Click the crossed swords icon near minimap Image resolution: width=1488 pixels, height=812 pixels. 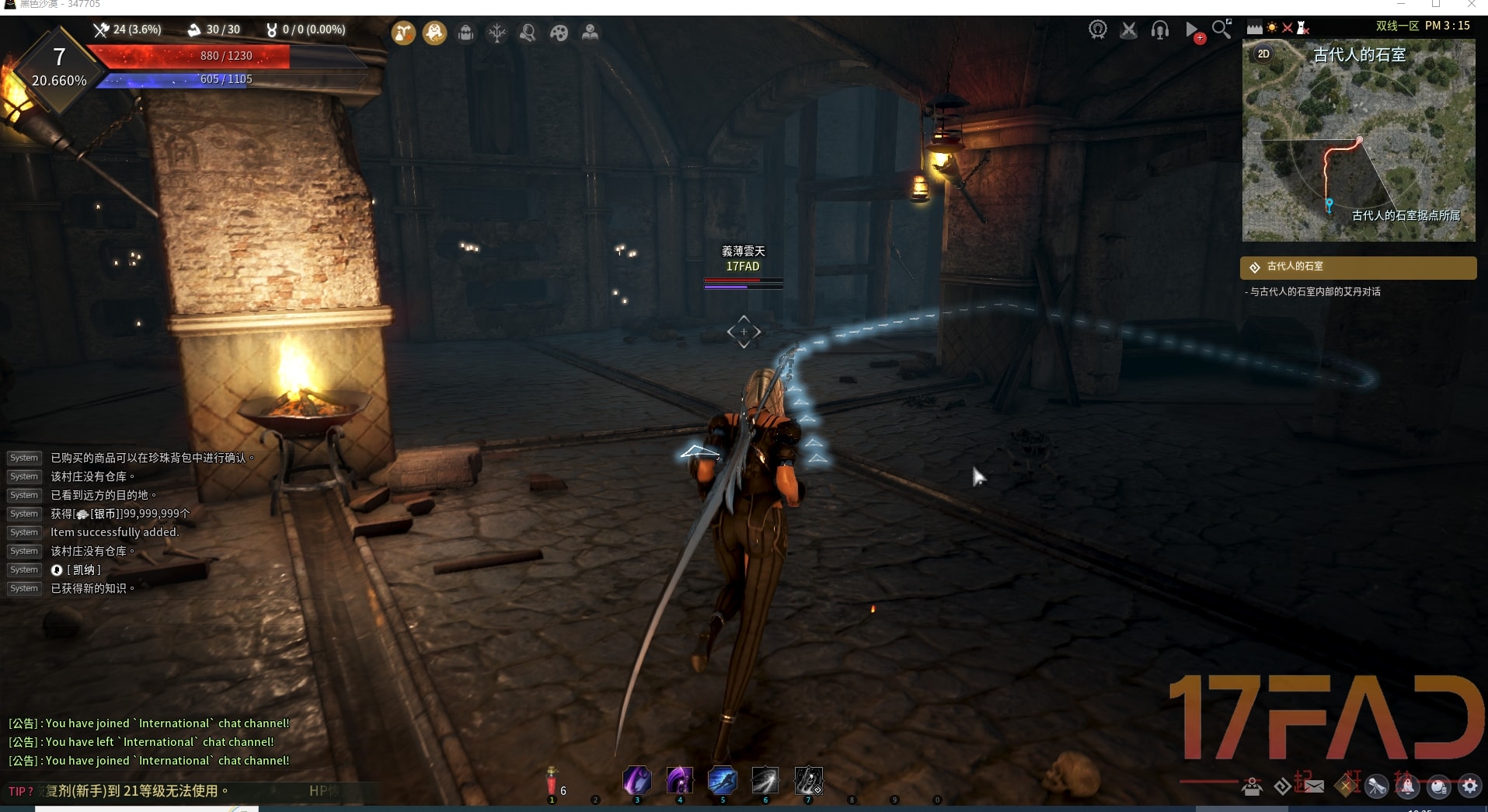click(1128, 30)
